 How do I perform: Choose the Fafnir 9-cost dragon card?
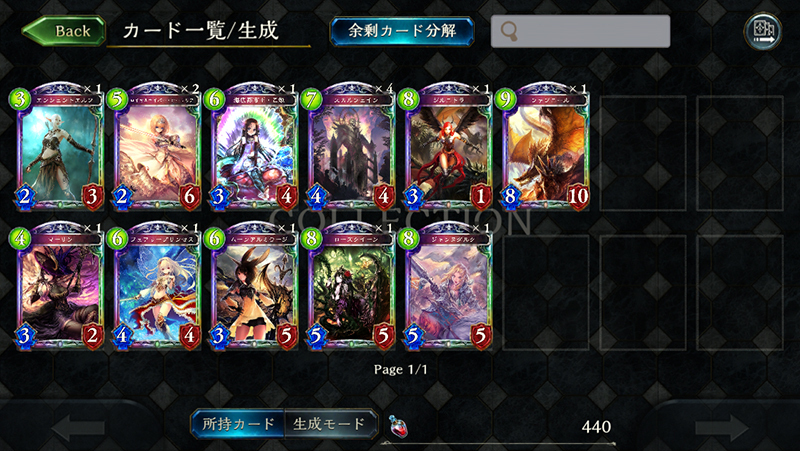pos(543,148)
